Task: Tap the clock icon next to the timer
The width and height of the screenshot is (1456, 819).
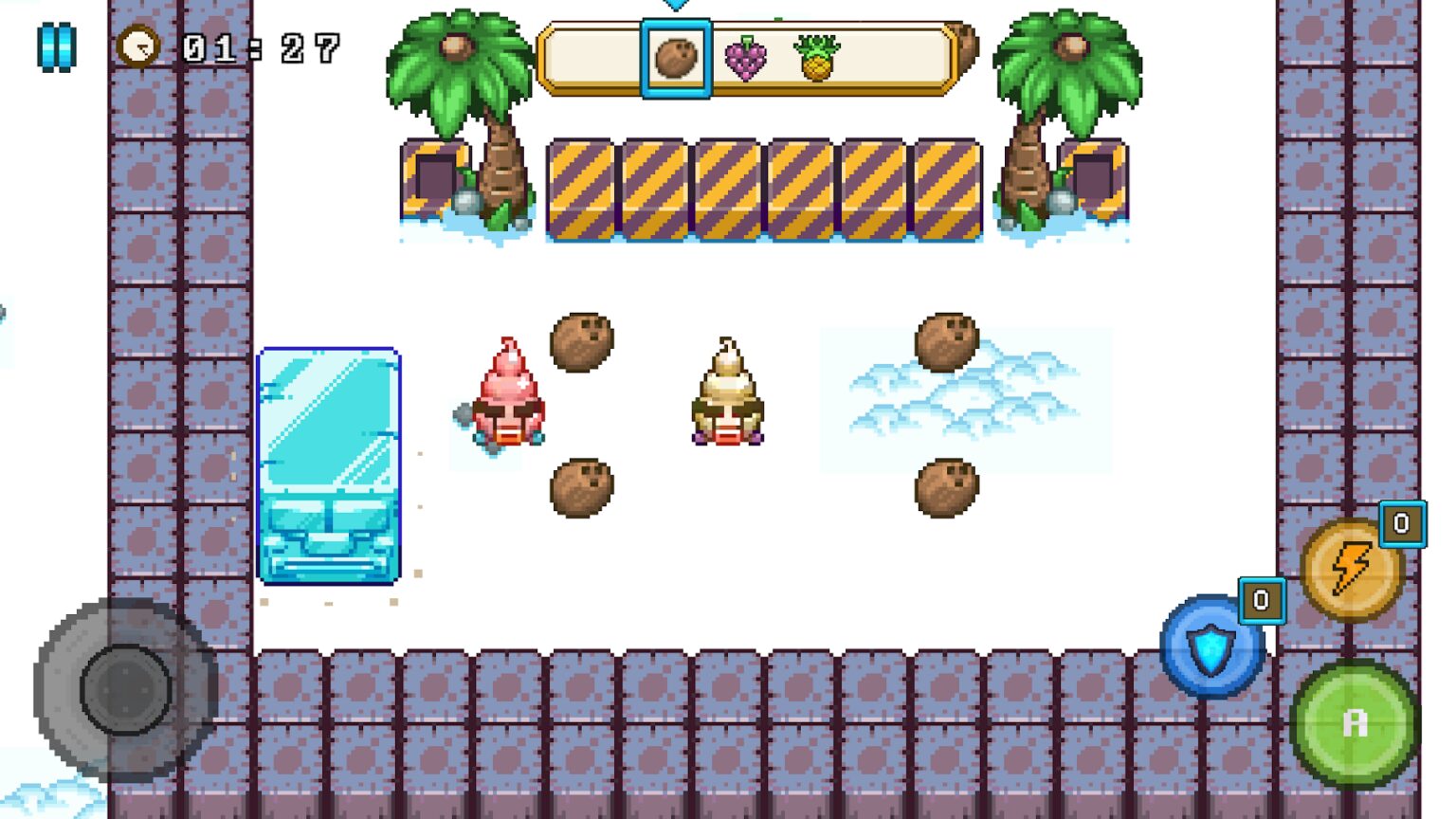Action: 138,45
